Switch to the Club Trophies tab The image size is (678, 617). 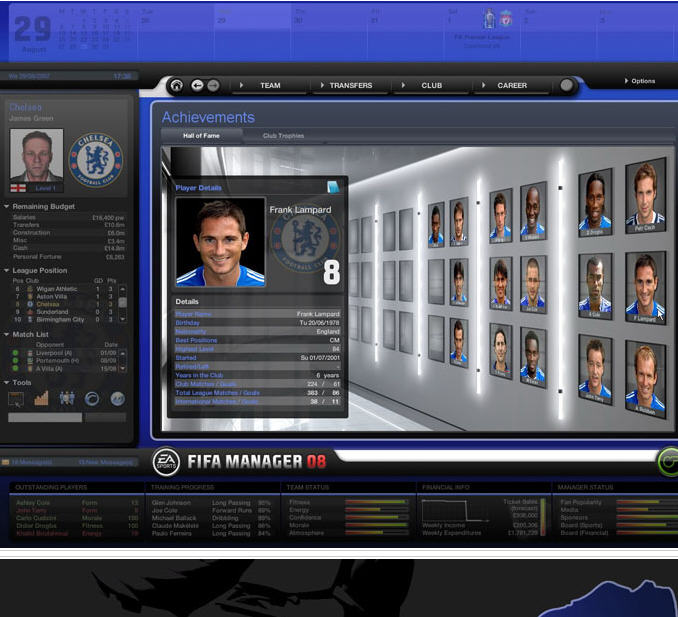point(283,135)
